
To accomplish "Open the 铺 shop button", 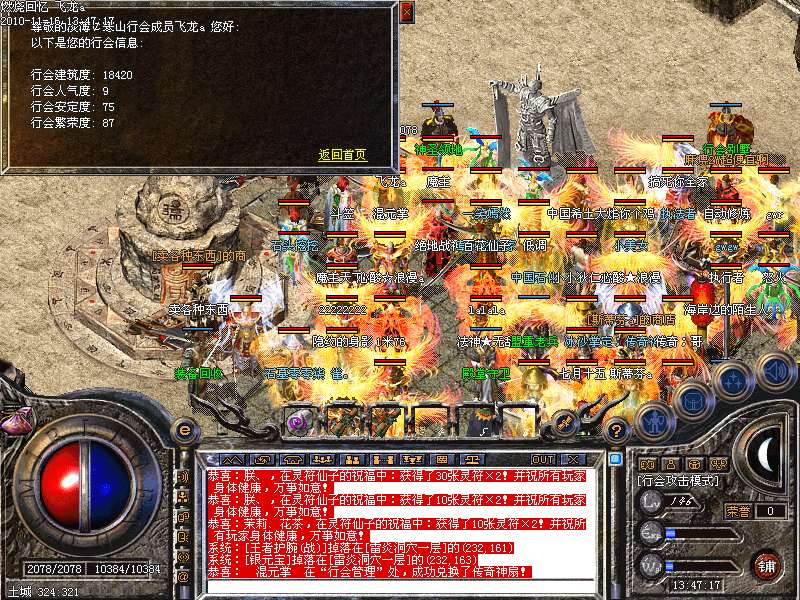I will (x=767, y=565).
